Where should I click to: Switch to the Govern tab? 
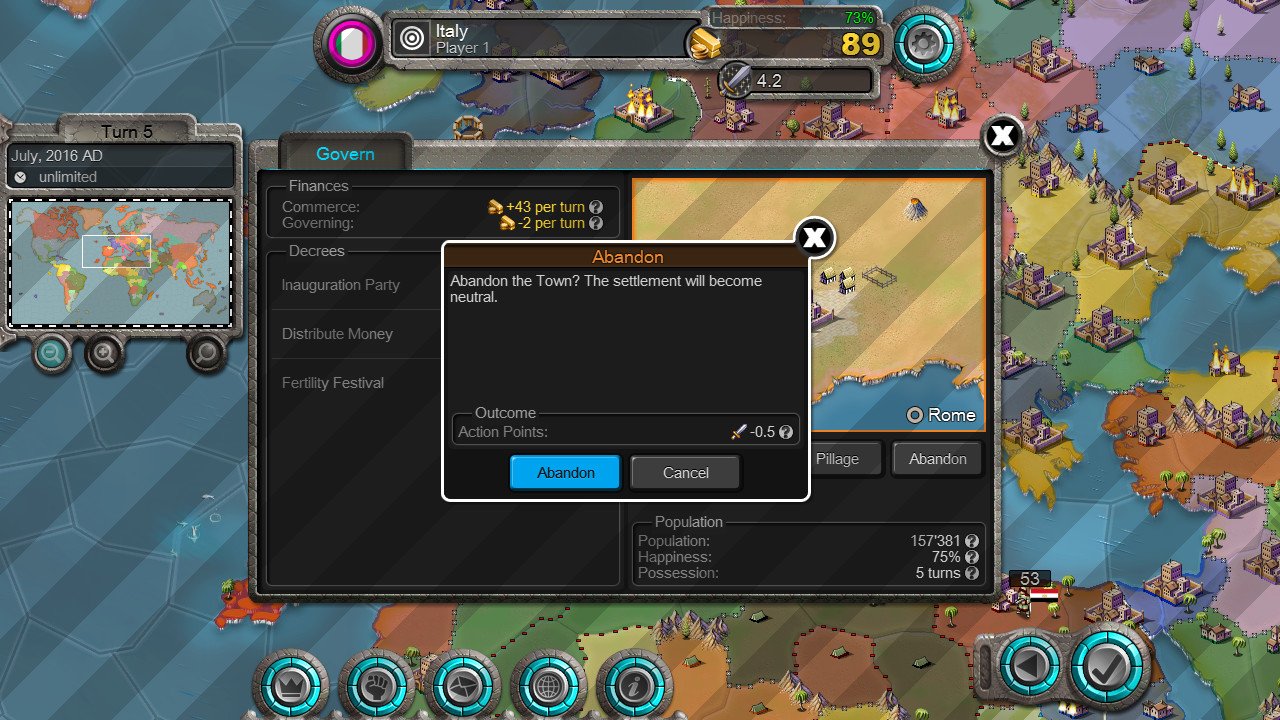[344, 154]
